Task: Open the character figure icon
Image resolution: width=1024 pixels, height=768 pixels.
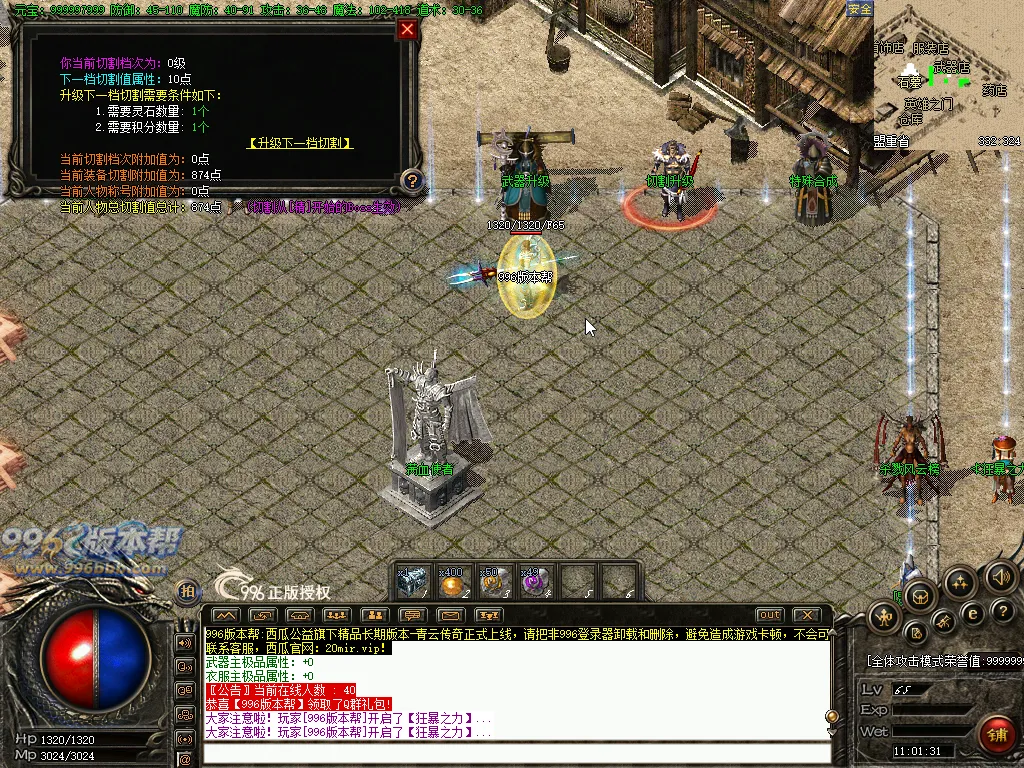Action: [884, 617]
